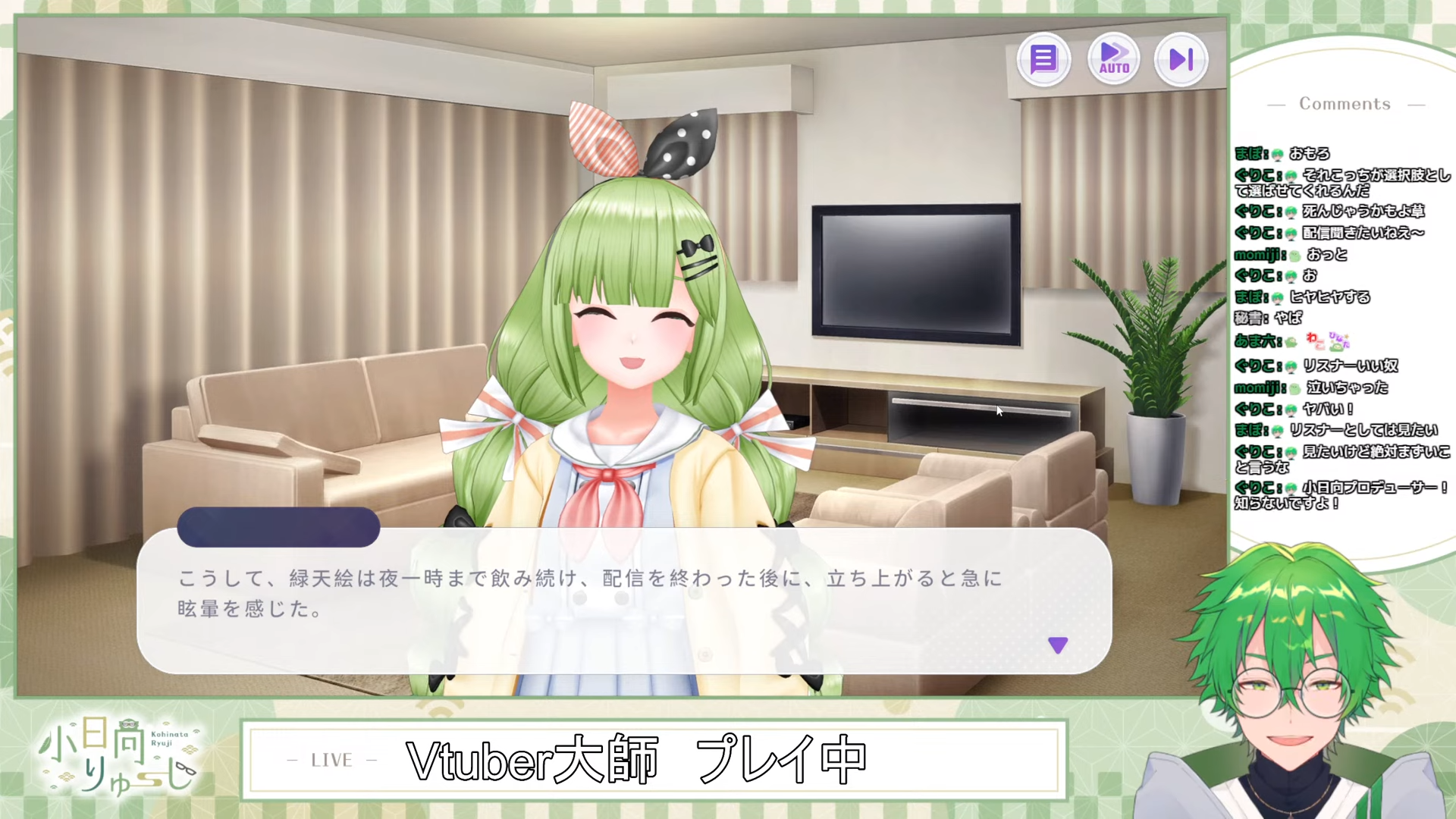This screenshot has height=819, width=1456.
Task: Click the LIVE label banner
Action: pos(328,761)
